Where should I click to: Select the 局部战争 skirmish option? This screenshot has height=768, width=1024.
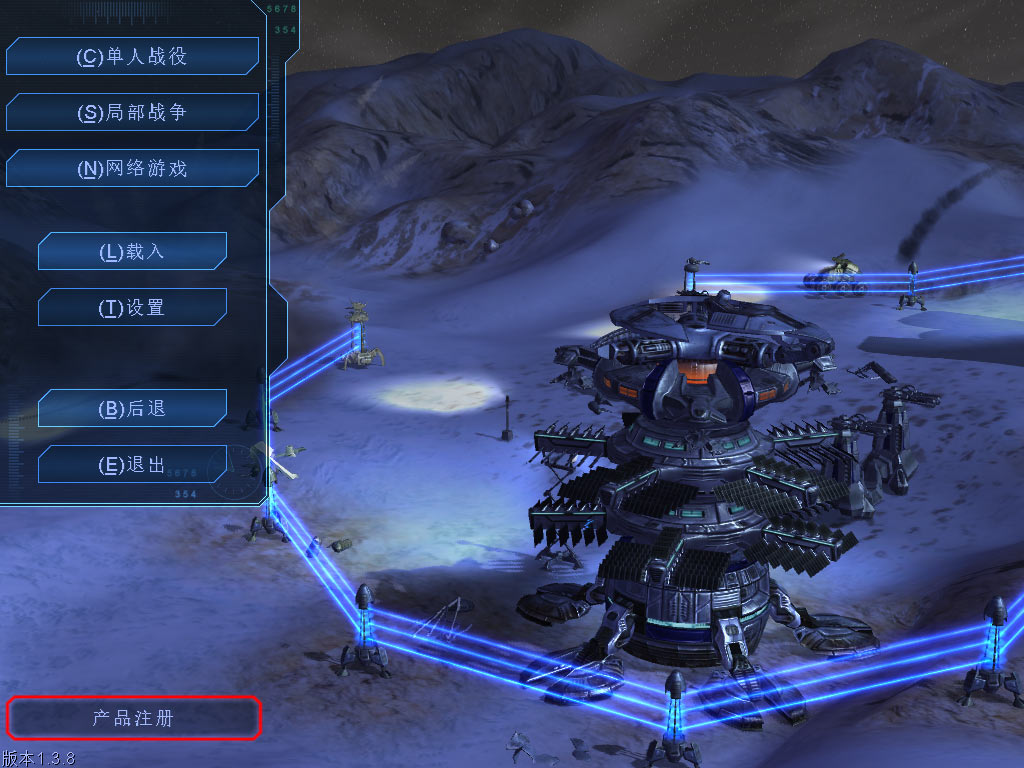[132, 113]
